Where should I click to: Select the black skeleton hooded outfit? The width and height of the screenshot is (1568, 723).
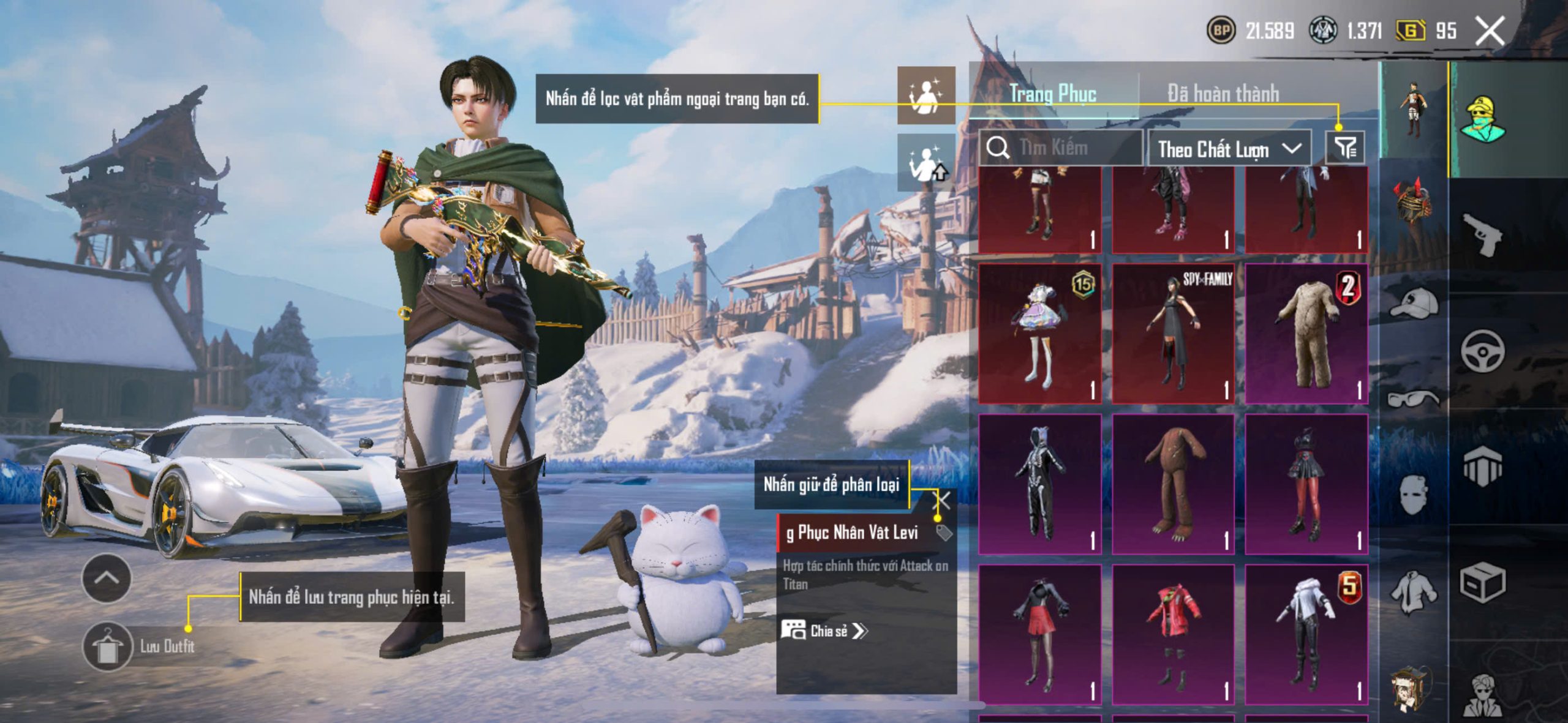(1040, 484)
